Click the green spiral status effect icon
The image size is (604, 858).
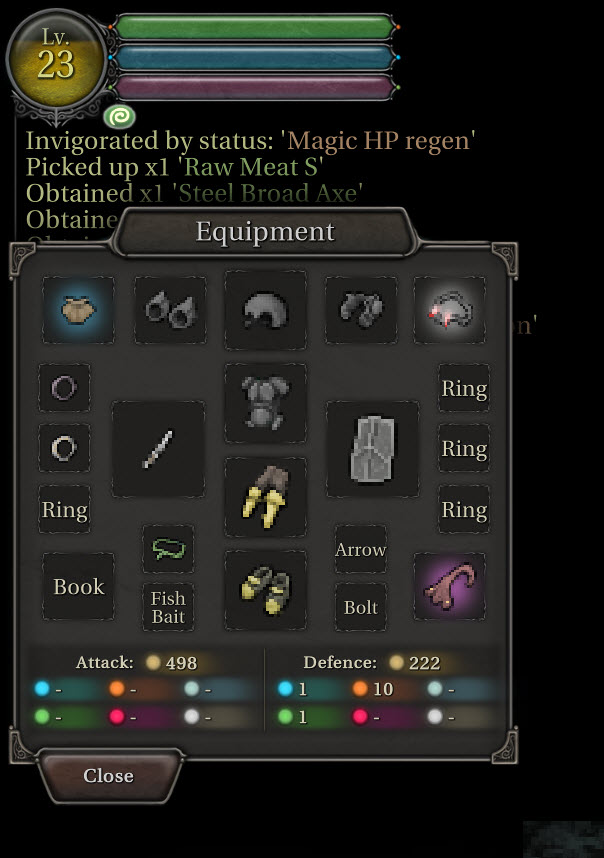click(x=118, y=117)
